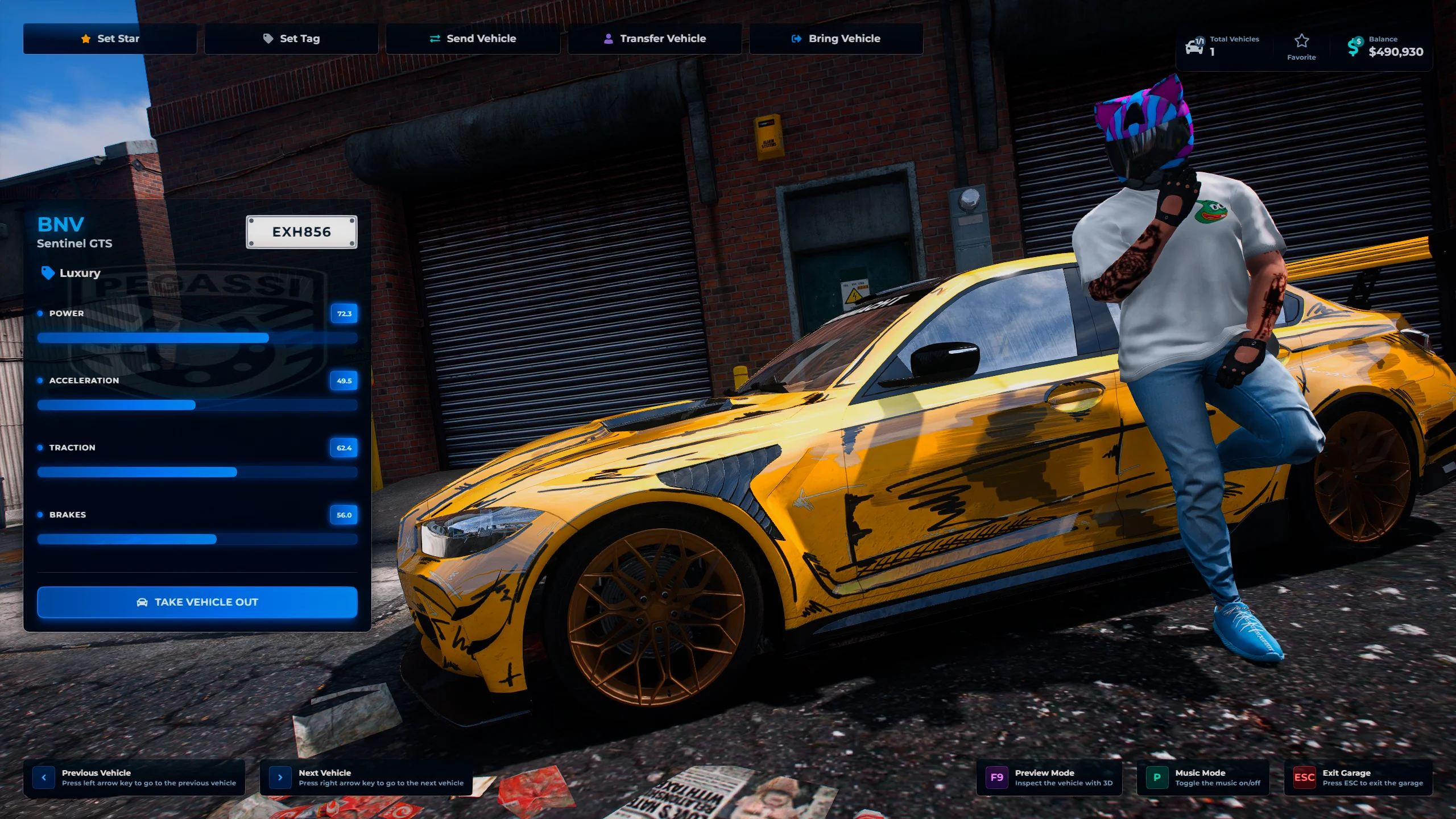Choose Send Vehicle
This screenshot has width=1456, height=819.
[473, 39]
